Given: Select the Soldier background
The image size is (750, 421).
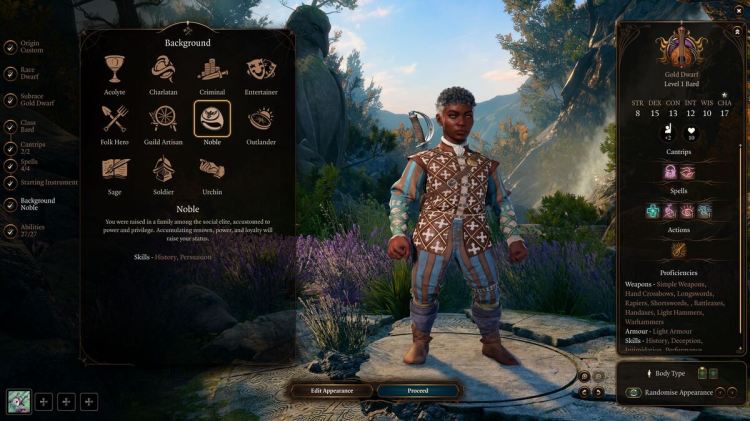Looking at the screenshot, I should point(163,169).
